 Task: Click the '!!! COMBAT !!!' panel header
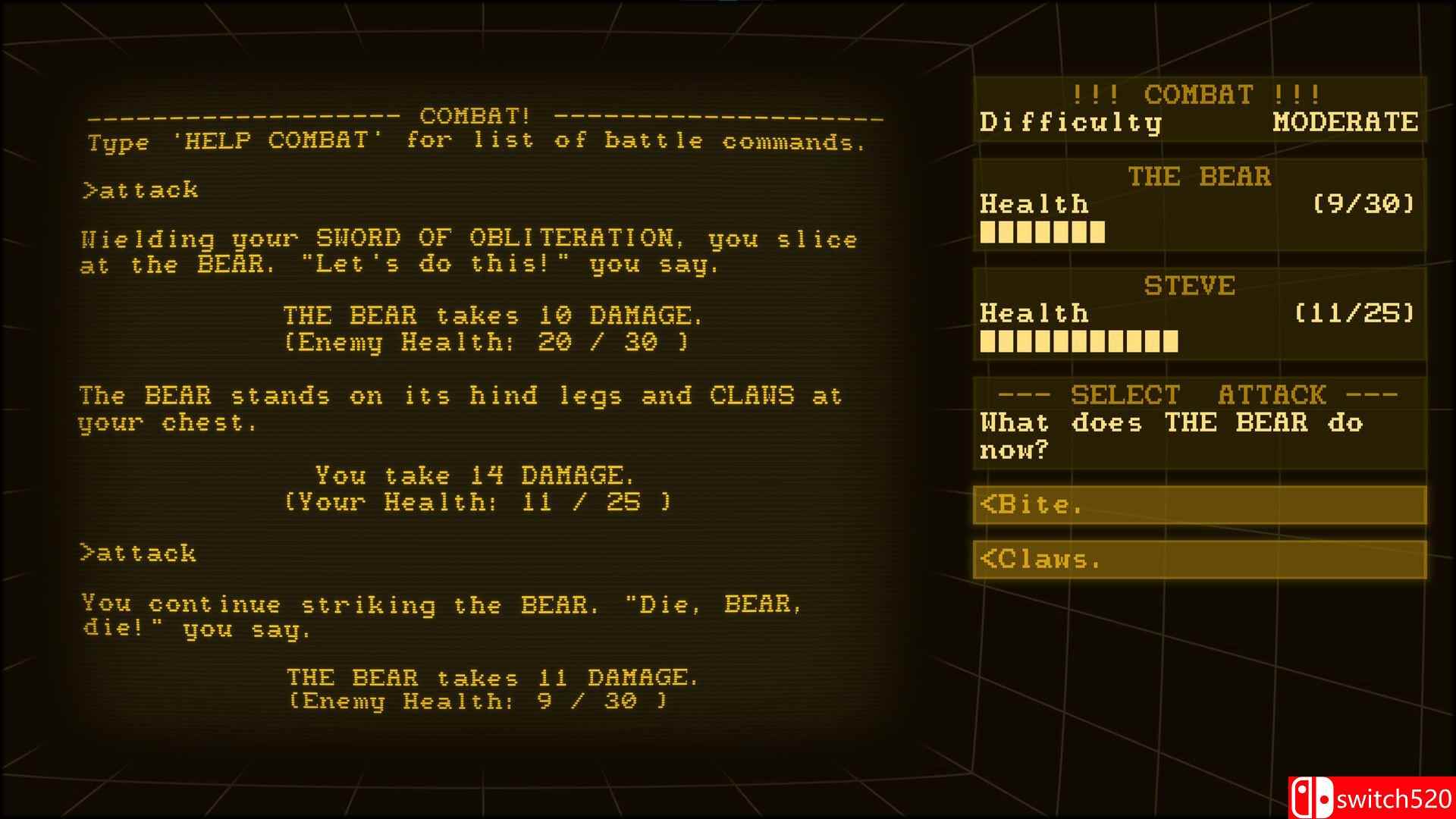click(x=1196, y=95)
